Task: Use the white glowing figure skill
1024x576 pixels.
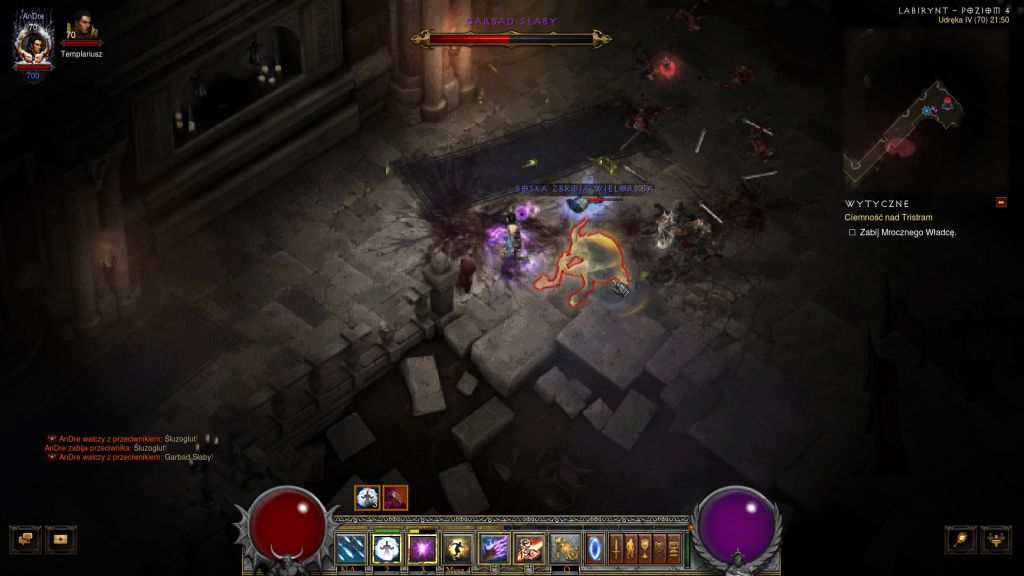Action: [386, 548]
